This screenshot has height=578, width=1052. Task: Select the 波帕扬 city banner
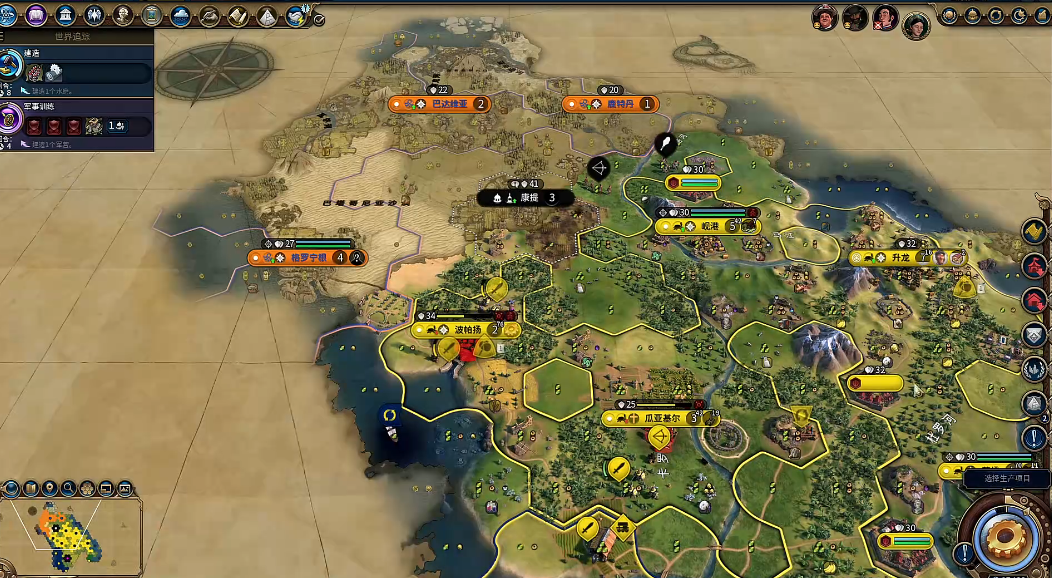[x=466, y=329]
